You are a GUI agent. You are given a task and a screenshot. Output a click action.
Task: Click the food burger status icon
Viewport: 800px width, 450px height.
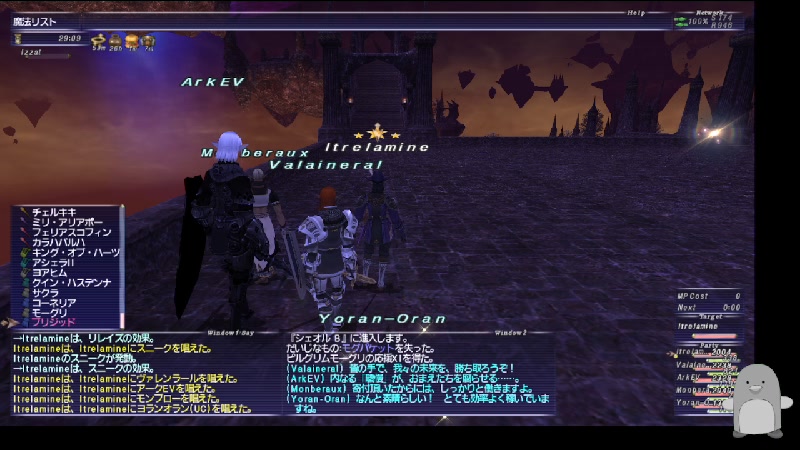[131, 41]
